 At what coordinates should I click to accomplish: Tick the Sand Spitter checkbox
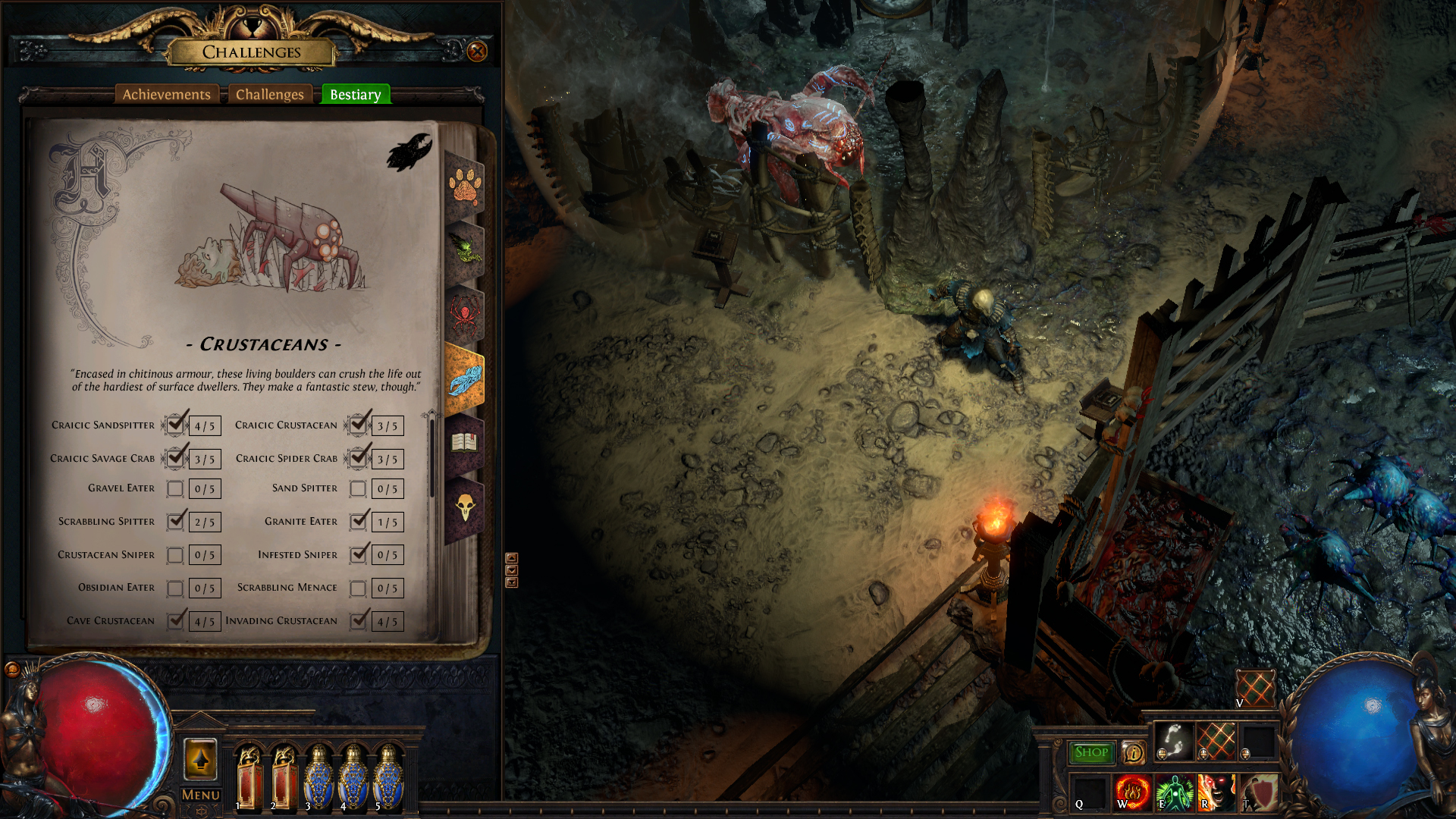358,489
